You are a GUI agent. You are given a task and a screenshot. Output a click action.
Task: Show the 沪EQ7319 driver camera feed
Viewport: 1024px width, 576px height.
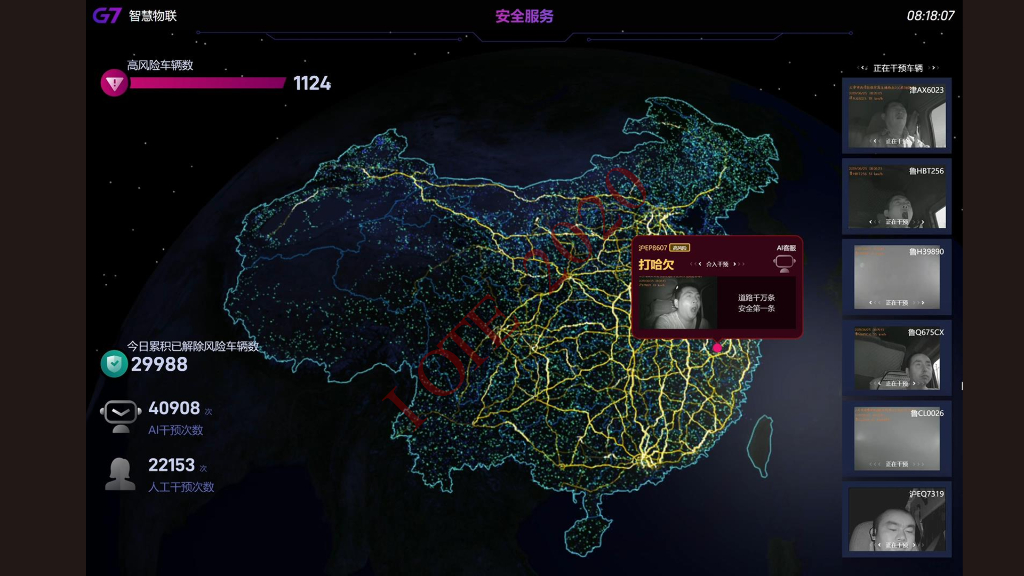tap(897, 519)
